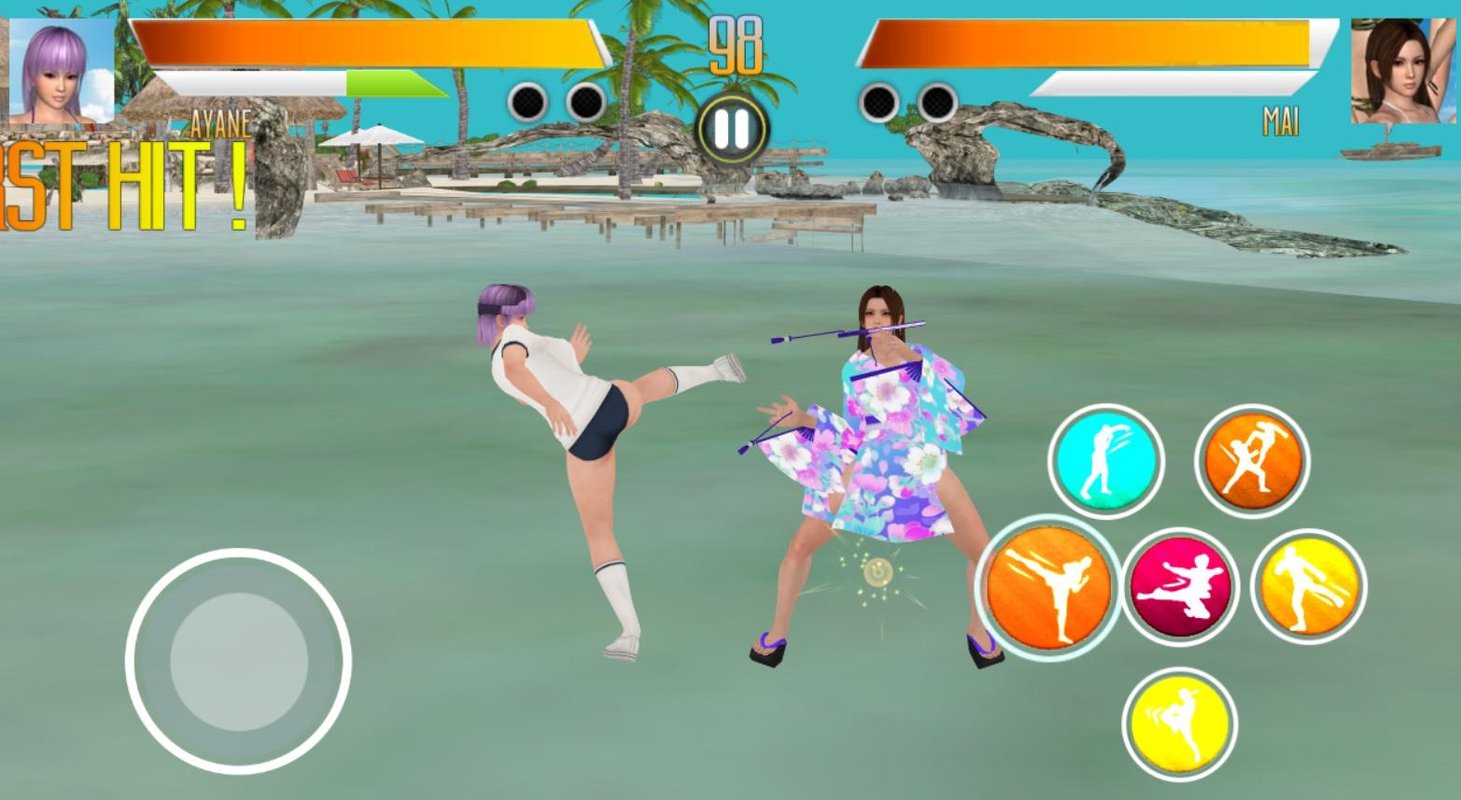Tap the cyan punch attack button
Viewport: 1461px width, 800px height.
(x=1105, y=461)
